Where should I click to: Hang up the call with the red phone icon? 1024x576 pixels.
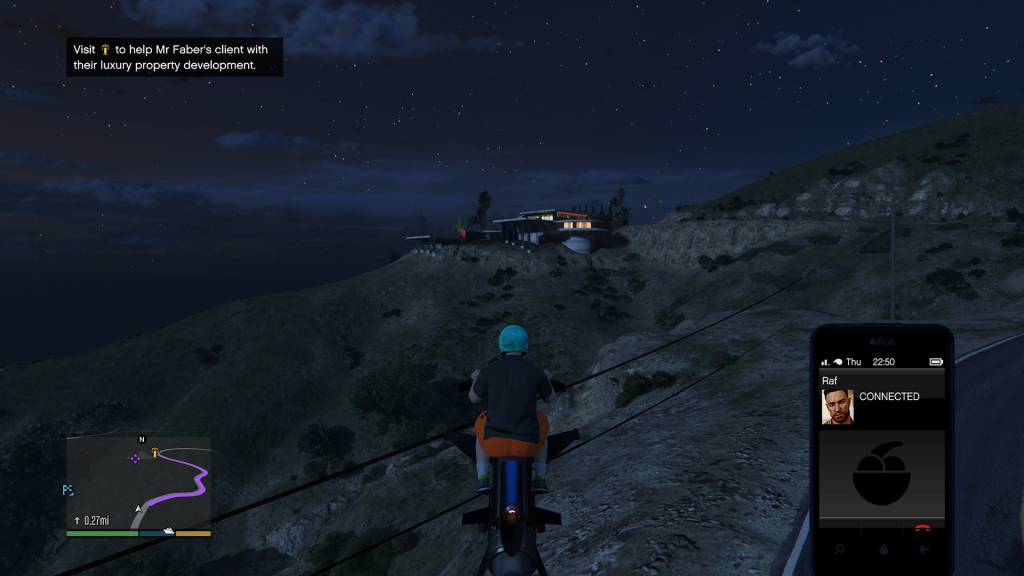[x=923, y=527]
